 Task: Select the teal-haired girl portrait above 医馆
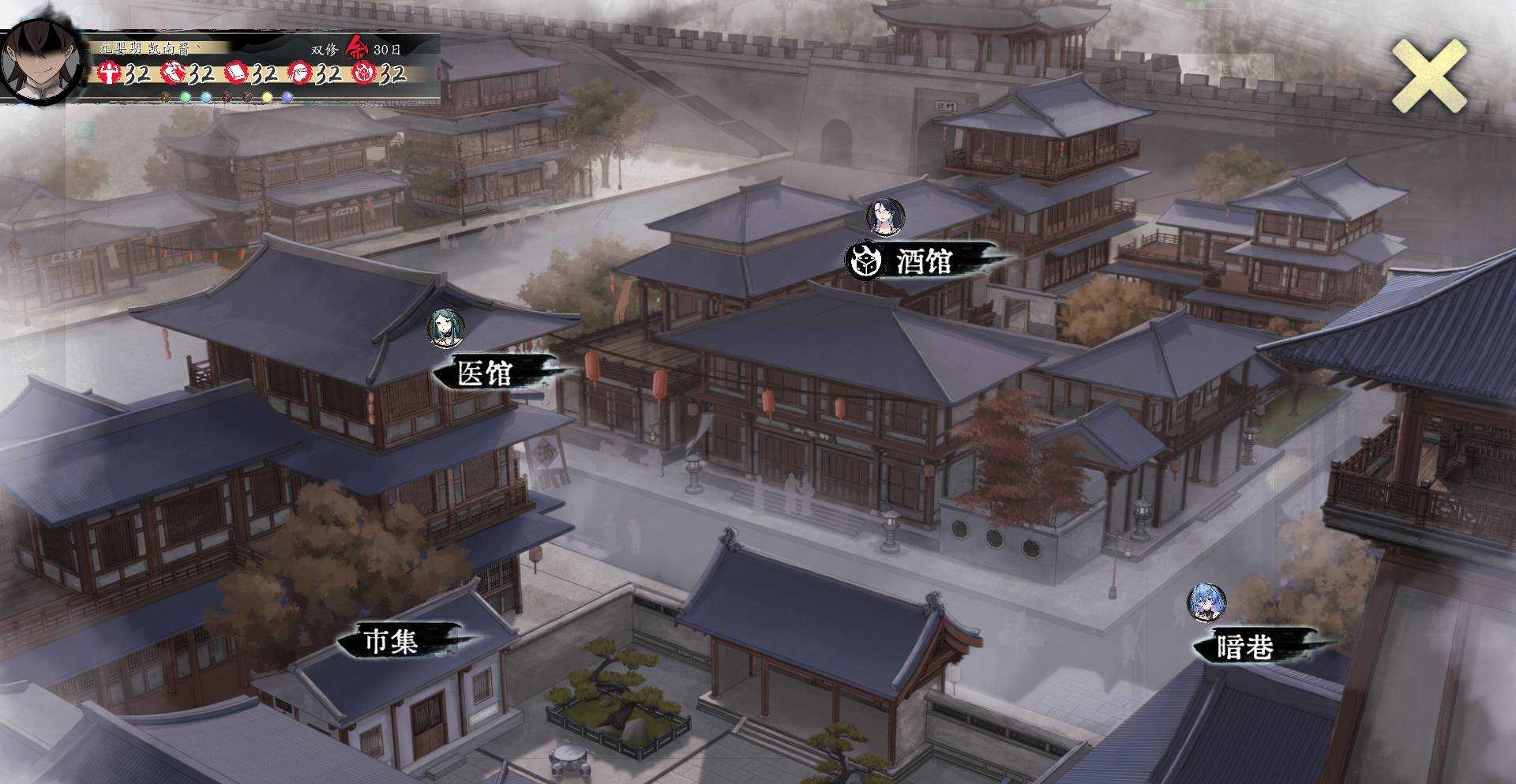click(446, 328)
